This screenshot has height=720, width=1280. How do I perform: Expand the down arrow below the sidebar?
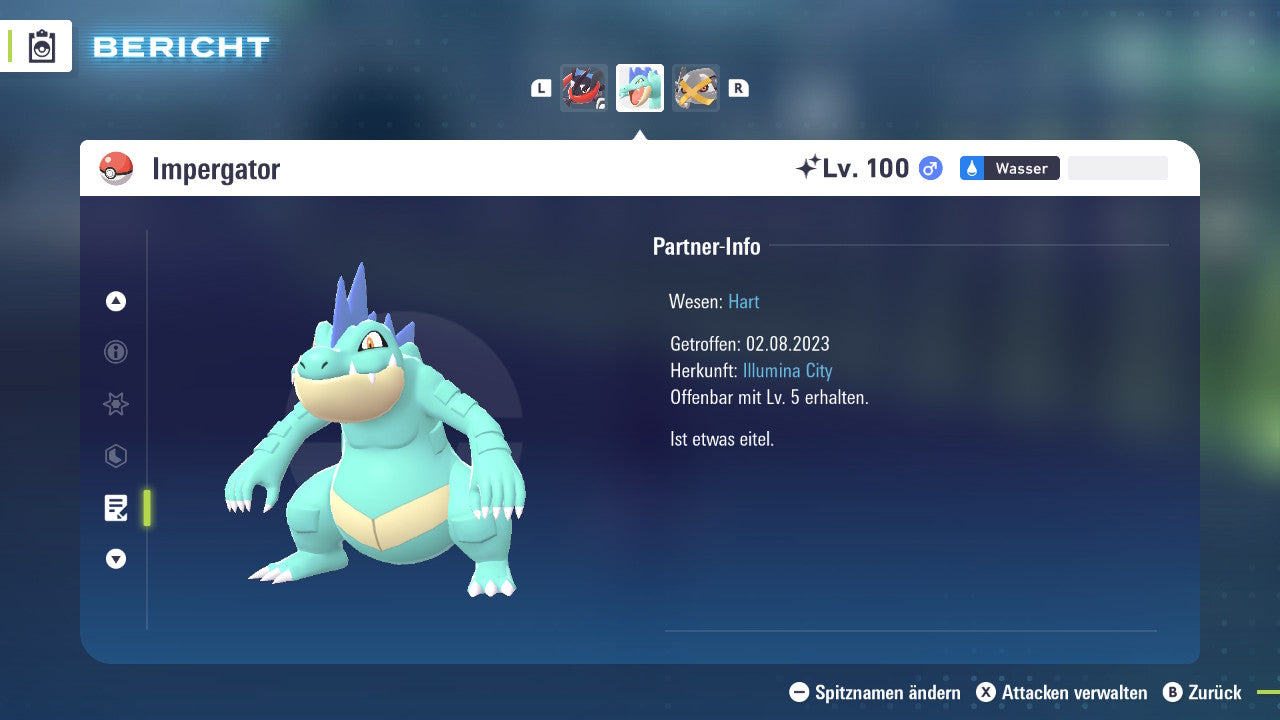[115, 559]
